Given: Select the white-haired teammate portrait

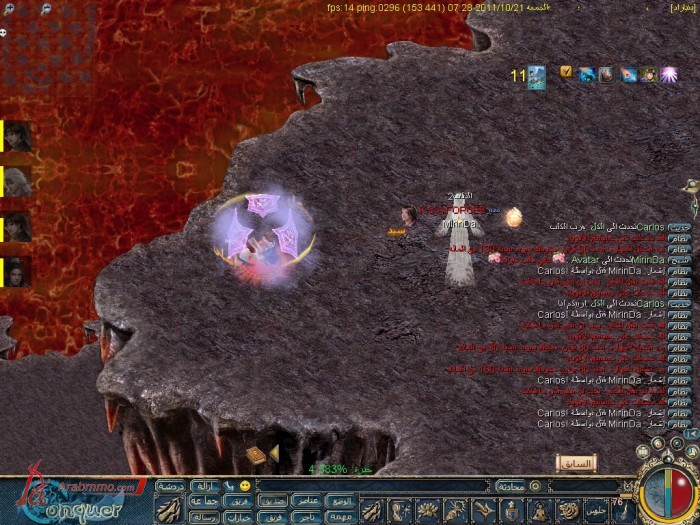Looking at the screenshot, I should pyautogui.click(x=18, y=181).
